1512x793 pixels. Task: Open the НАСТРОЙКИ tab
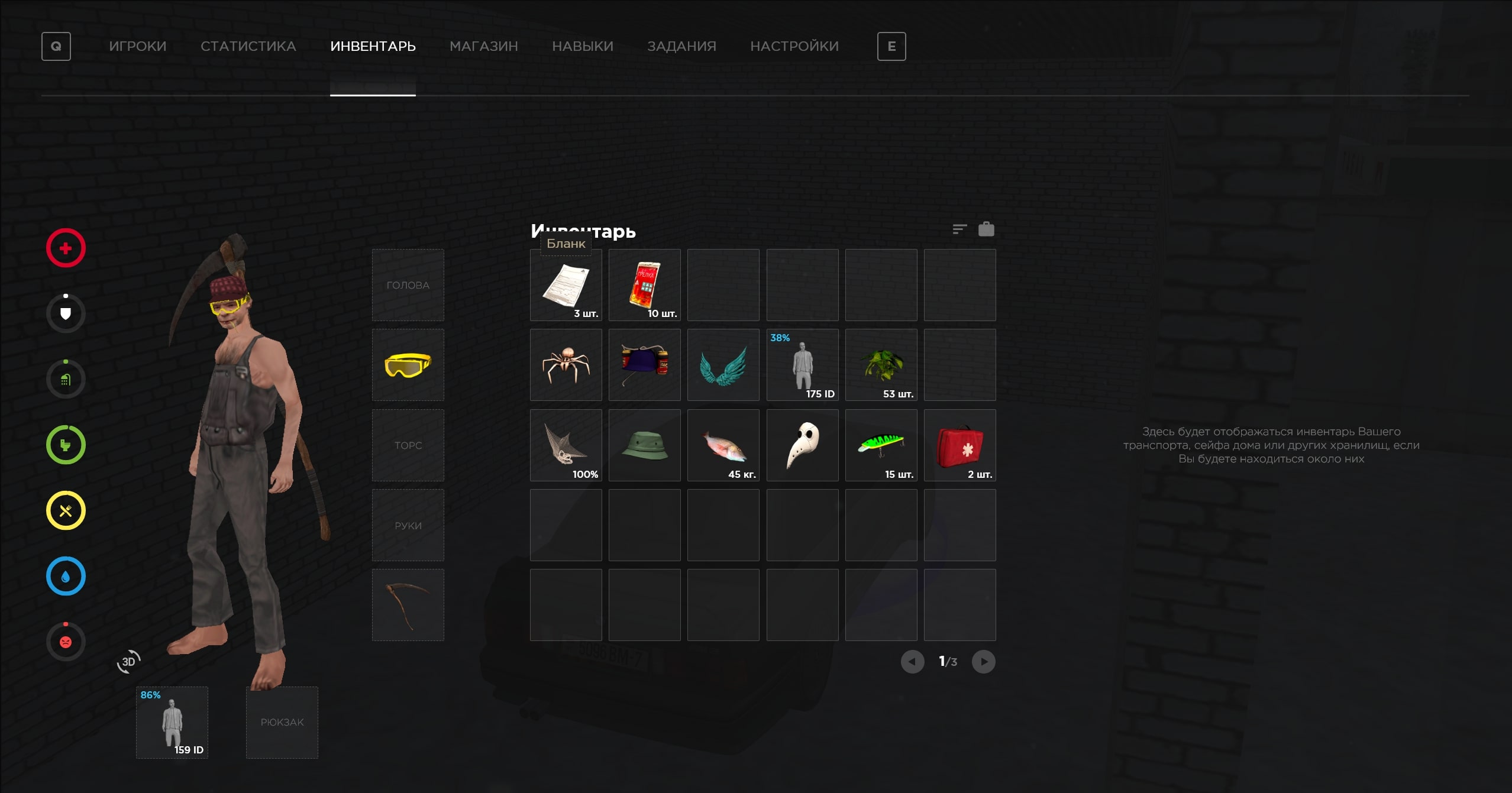794,46
